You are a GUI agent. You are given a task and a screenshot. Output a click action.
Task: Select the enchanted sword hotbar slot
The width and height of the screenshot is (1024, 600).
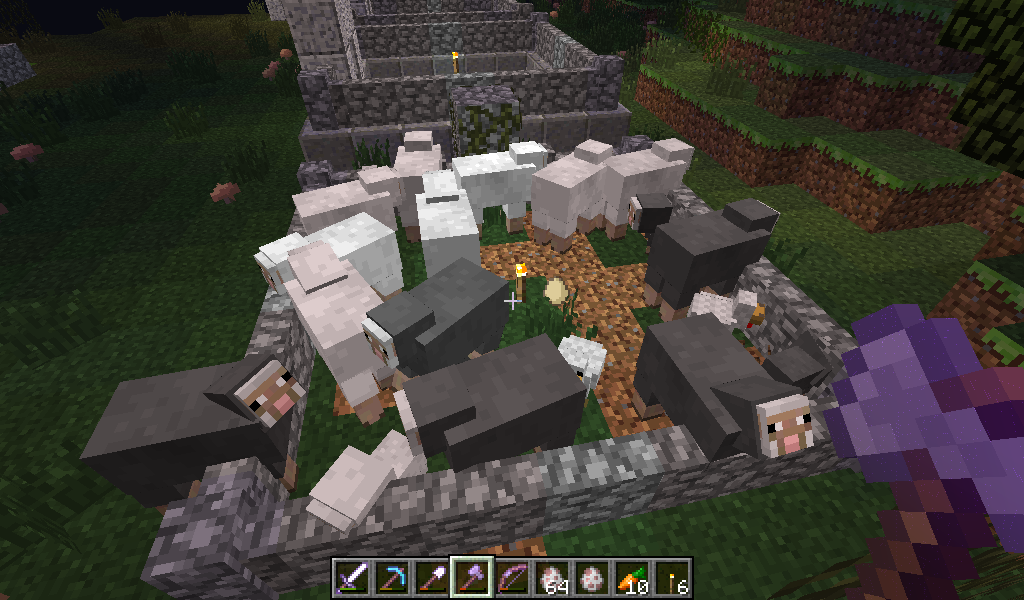coord(351,577)
